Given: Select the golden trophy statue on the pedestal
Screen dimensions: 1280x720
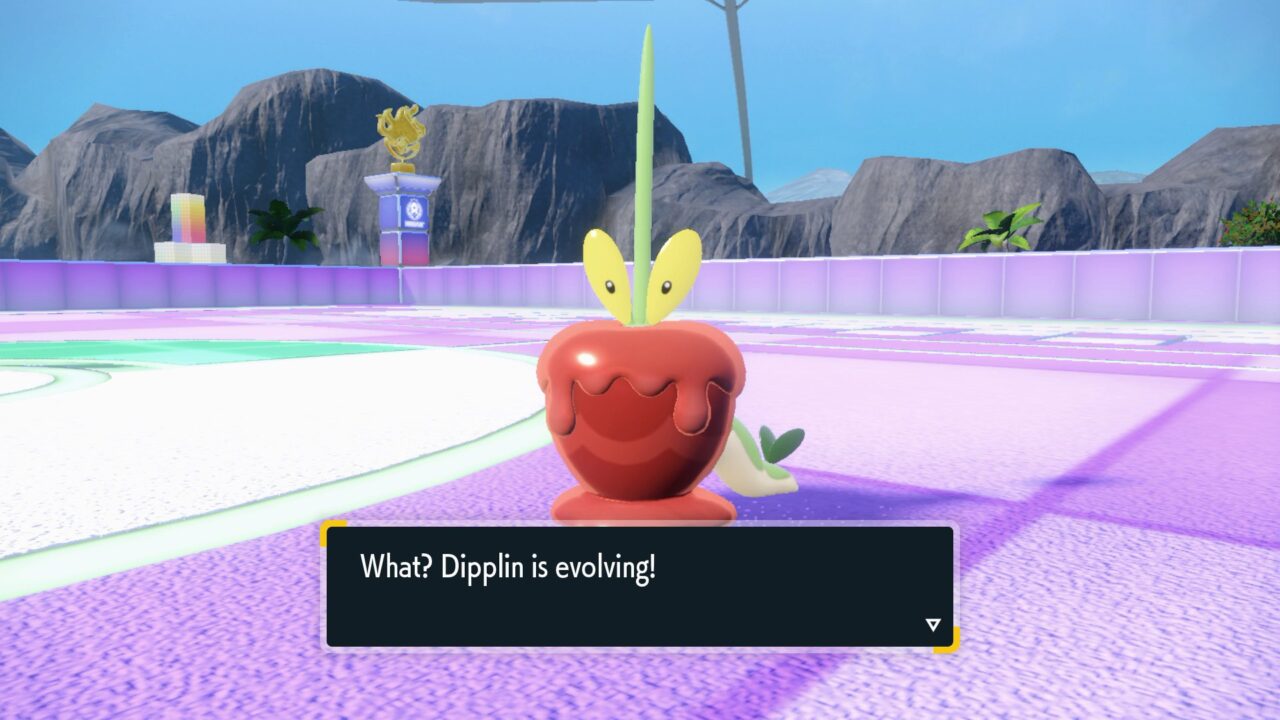Looking at the screenshot, I should click(x=399, y=130).
